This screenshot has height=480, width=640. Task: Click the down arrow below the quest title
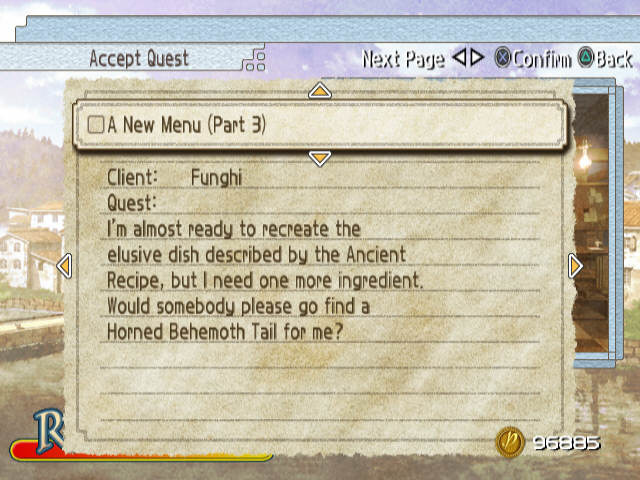[x=319, y=158]
